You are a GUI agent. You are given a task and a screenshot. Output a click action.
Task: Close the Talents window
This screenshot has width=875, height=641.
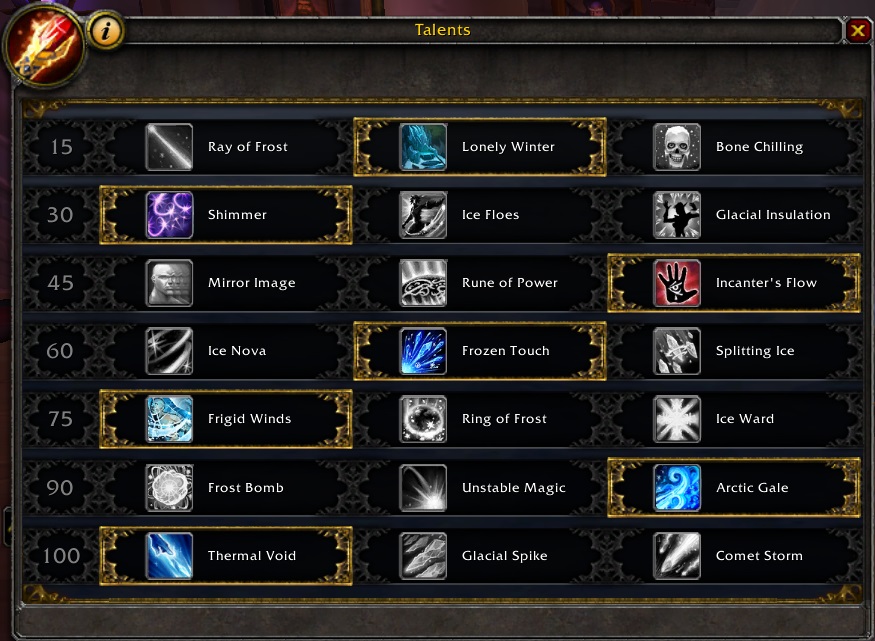[857, 31]
